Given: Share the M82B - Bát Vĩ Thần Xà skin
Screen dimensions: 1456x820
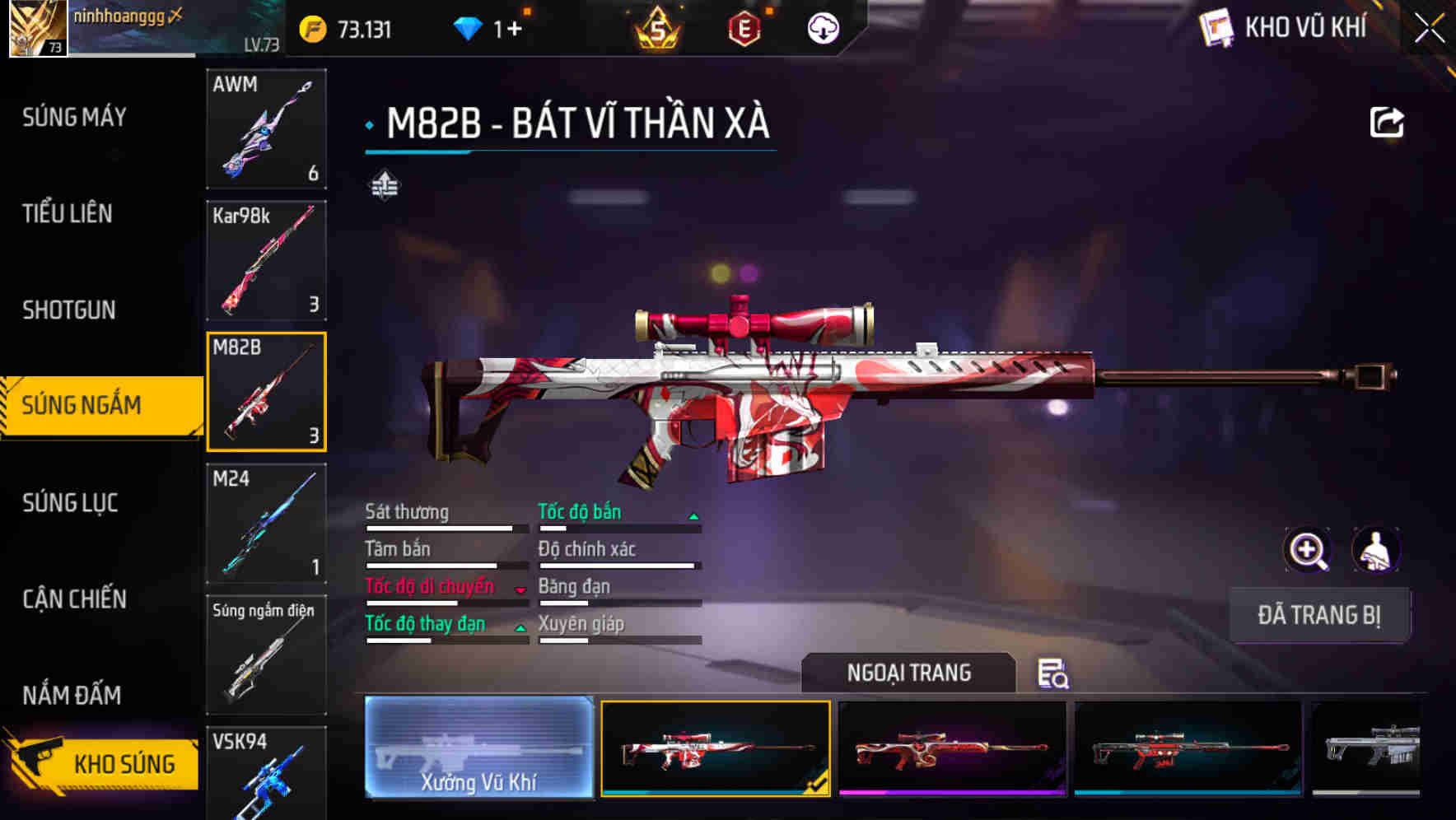Looking at the screenshot, I should click(1387, 122).
